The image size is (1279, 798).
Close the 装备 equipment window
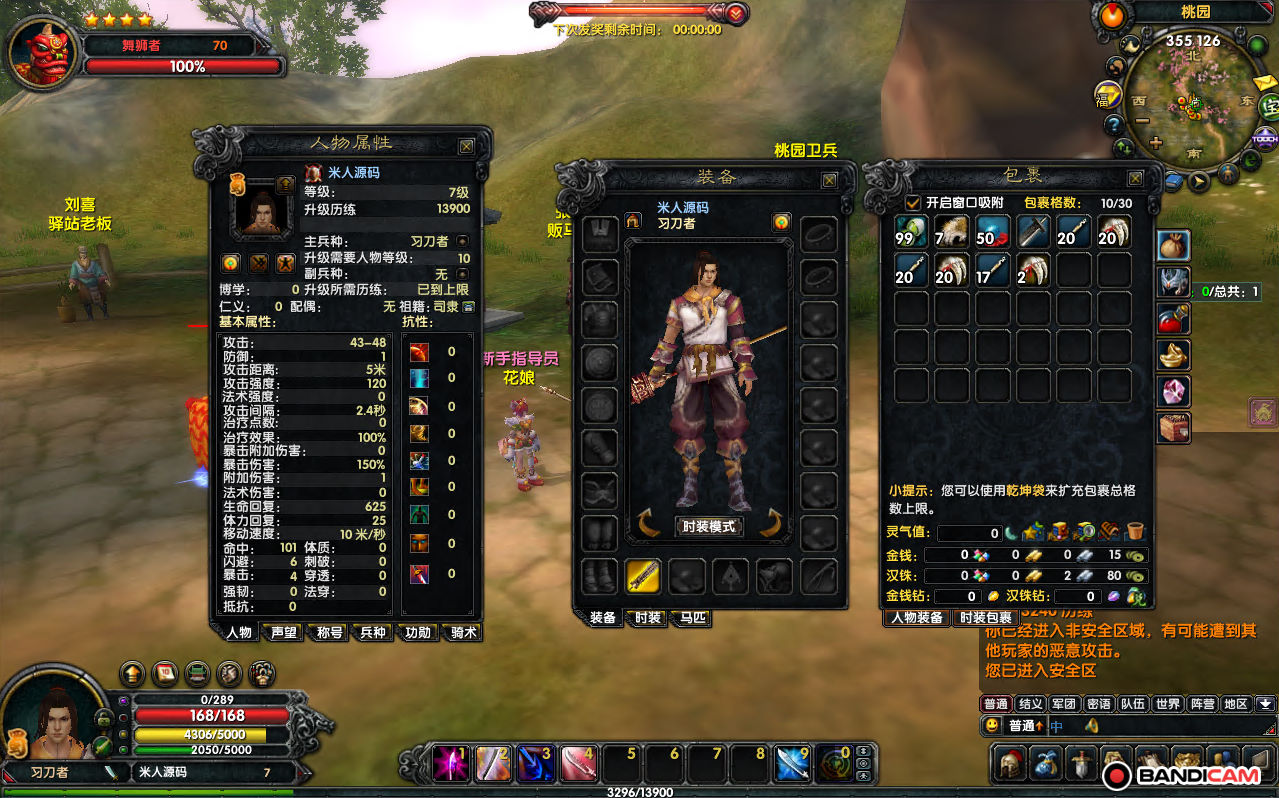point(829,180)
